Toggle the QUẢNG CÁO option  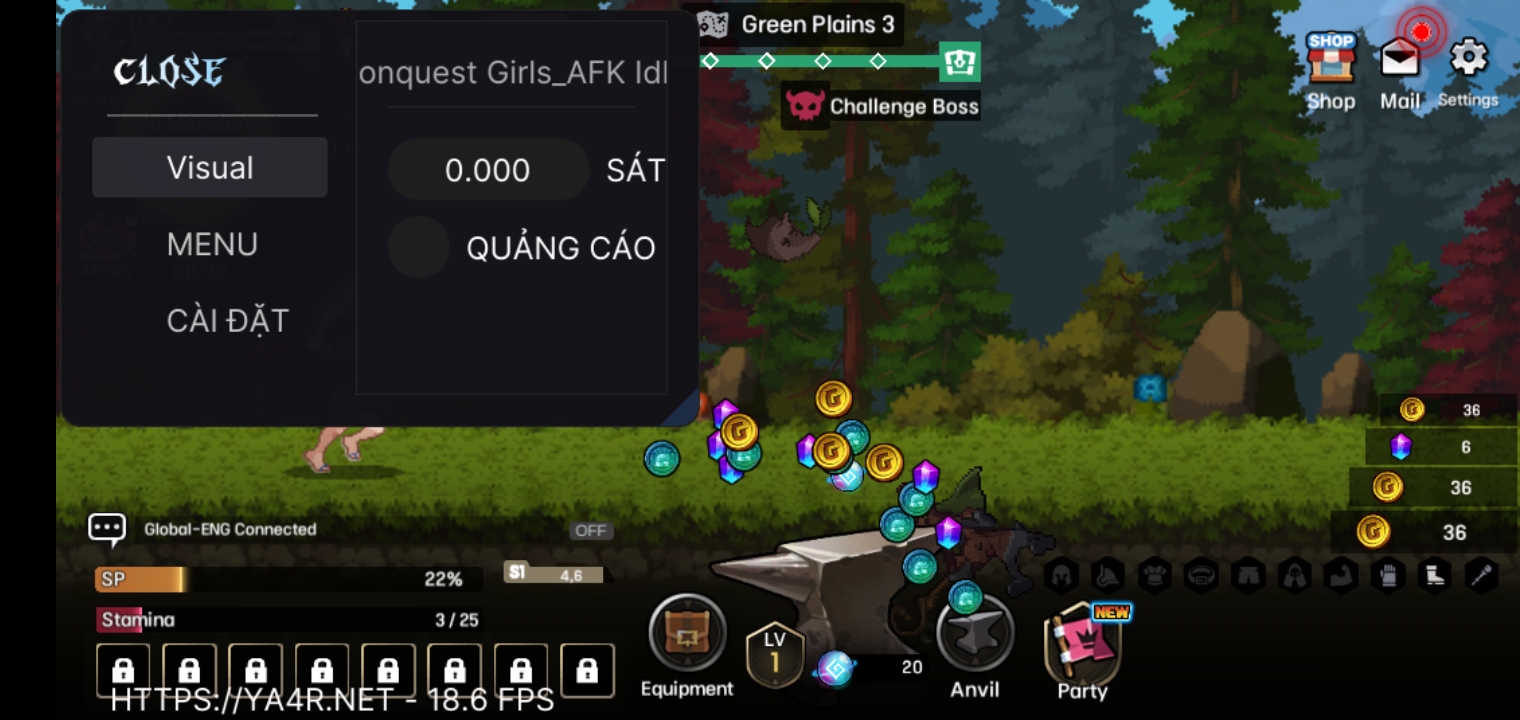(x=419, y=248)
